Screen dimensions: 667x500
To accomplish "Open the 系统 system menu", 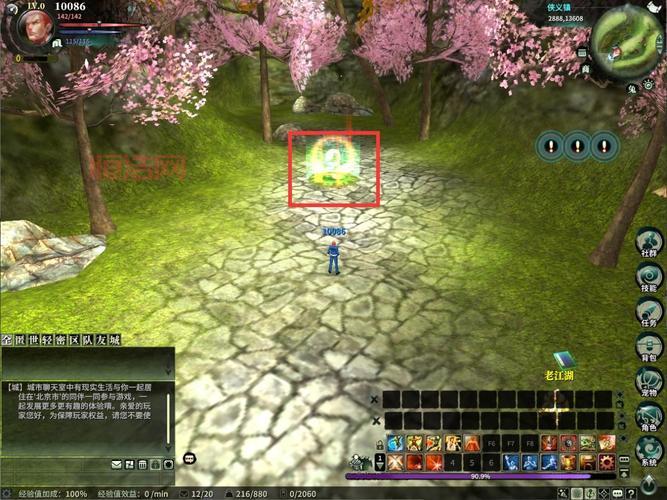I will pyautogui.click(x=648, y=452).
